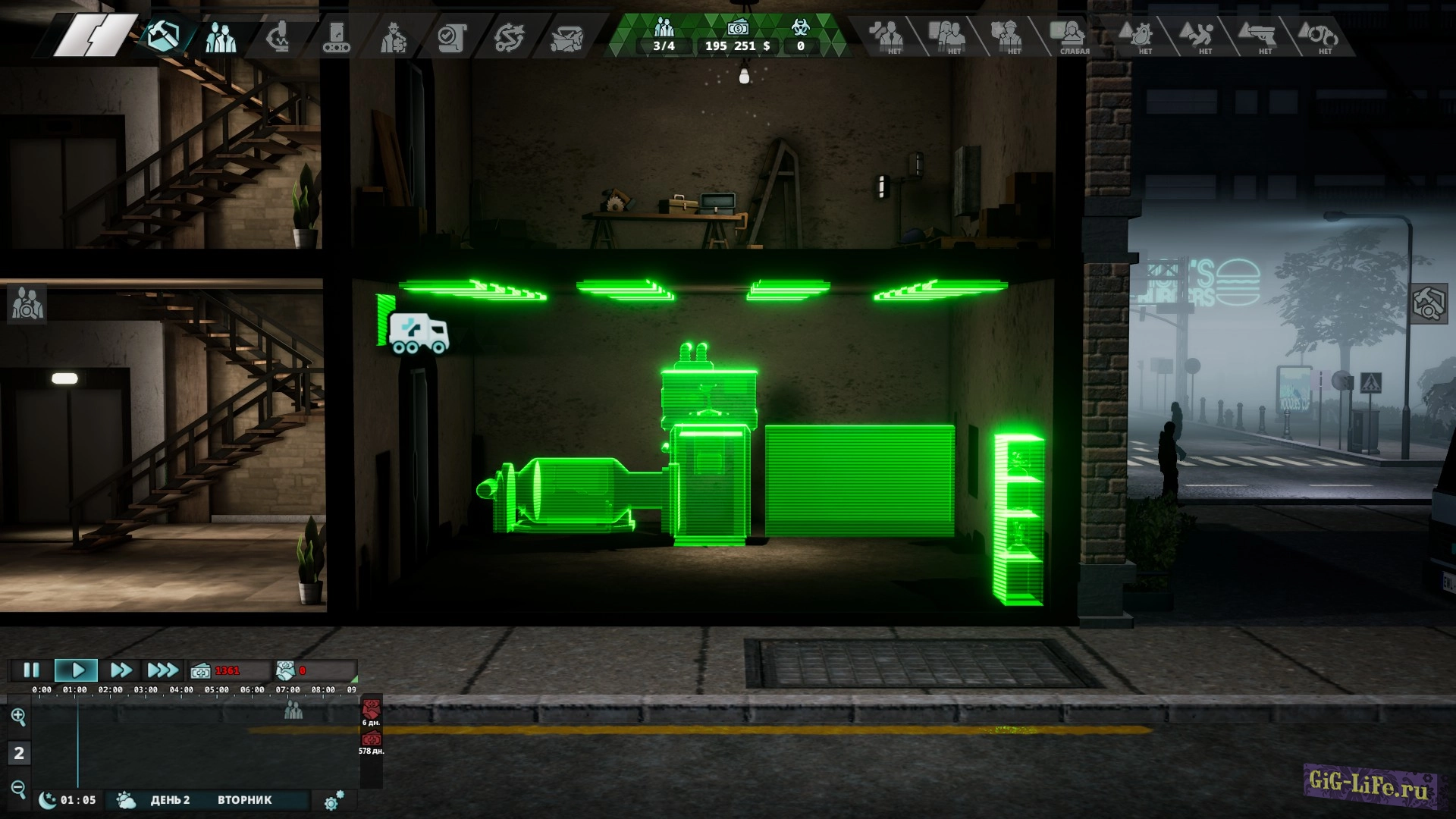Open the people search panel on left edge
The height and width of the screenshot is (819, 1456).
pos(27,303)
